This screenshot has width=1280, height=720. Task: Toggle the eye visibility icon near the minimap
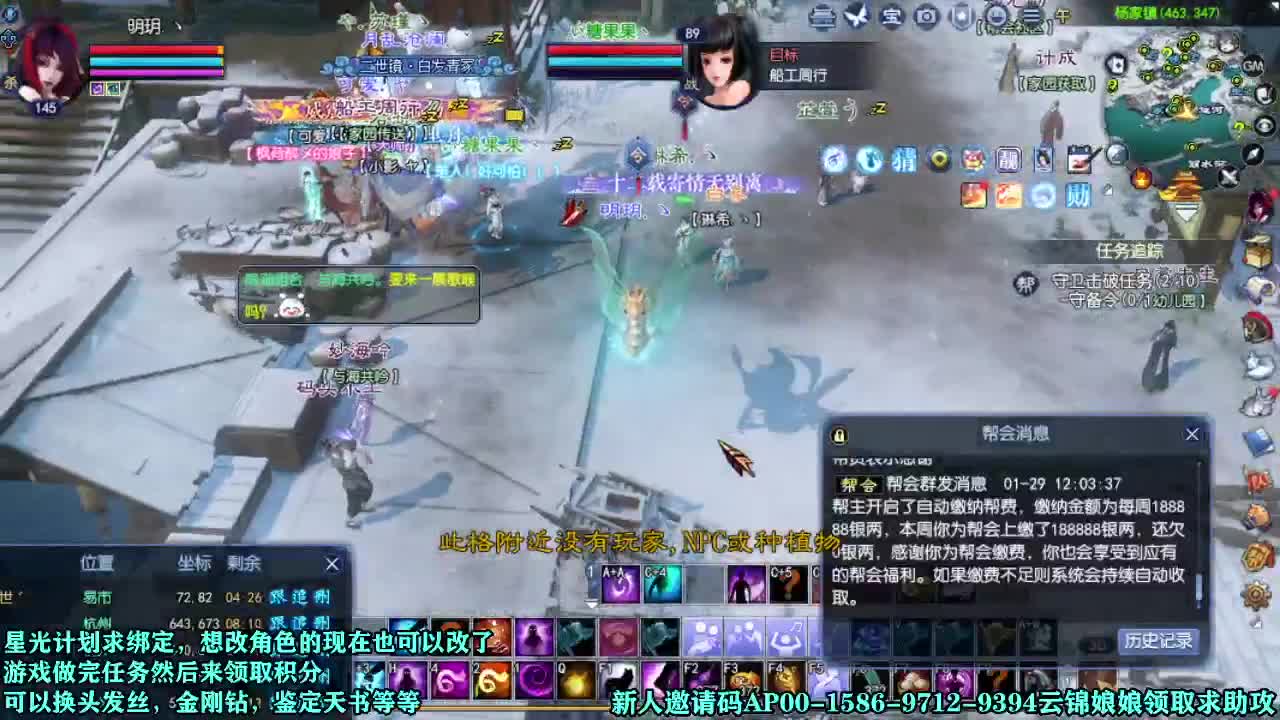[1264, 125]
